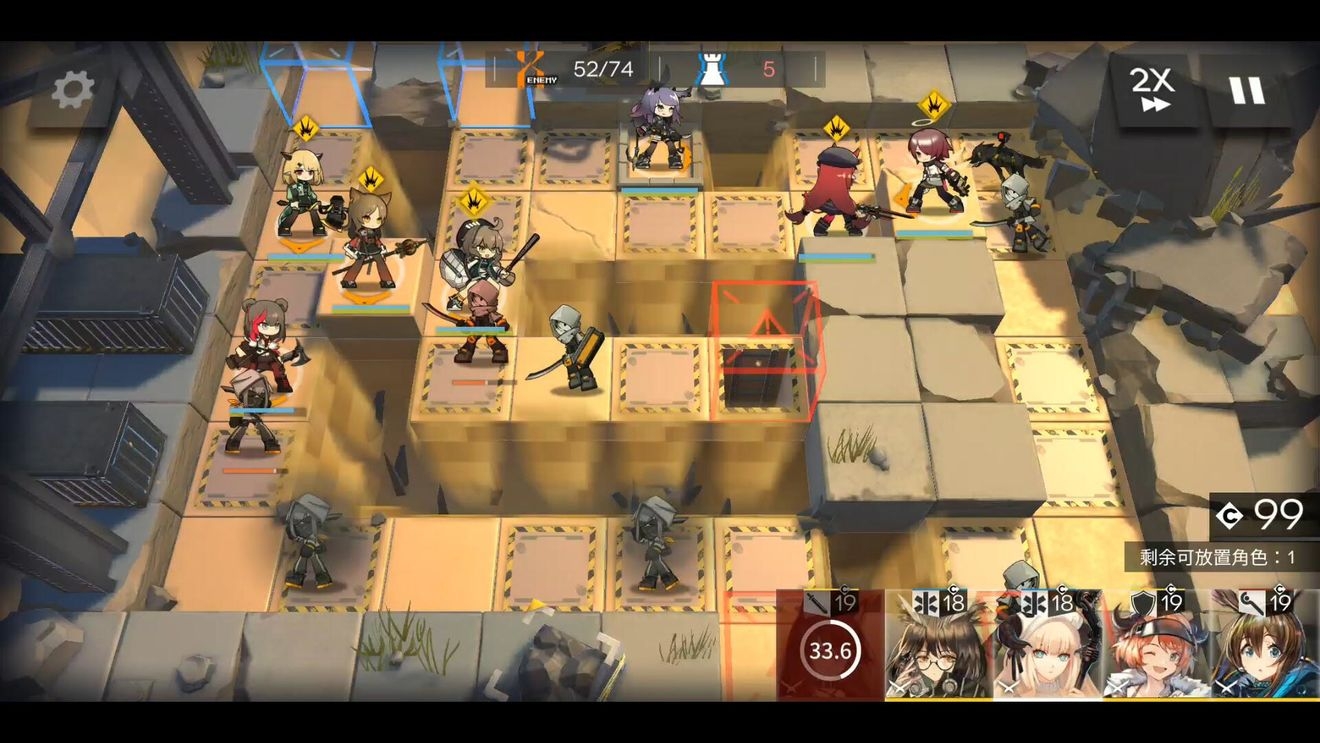Select the medic card with glasses and owl ears
The image size is (1320, 743).
click(938, 646)
